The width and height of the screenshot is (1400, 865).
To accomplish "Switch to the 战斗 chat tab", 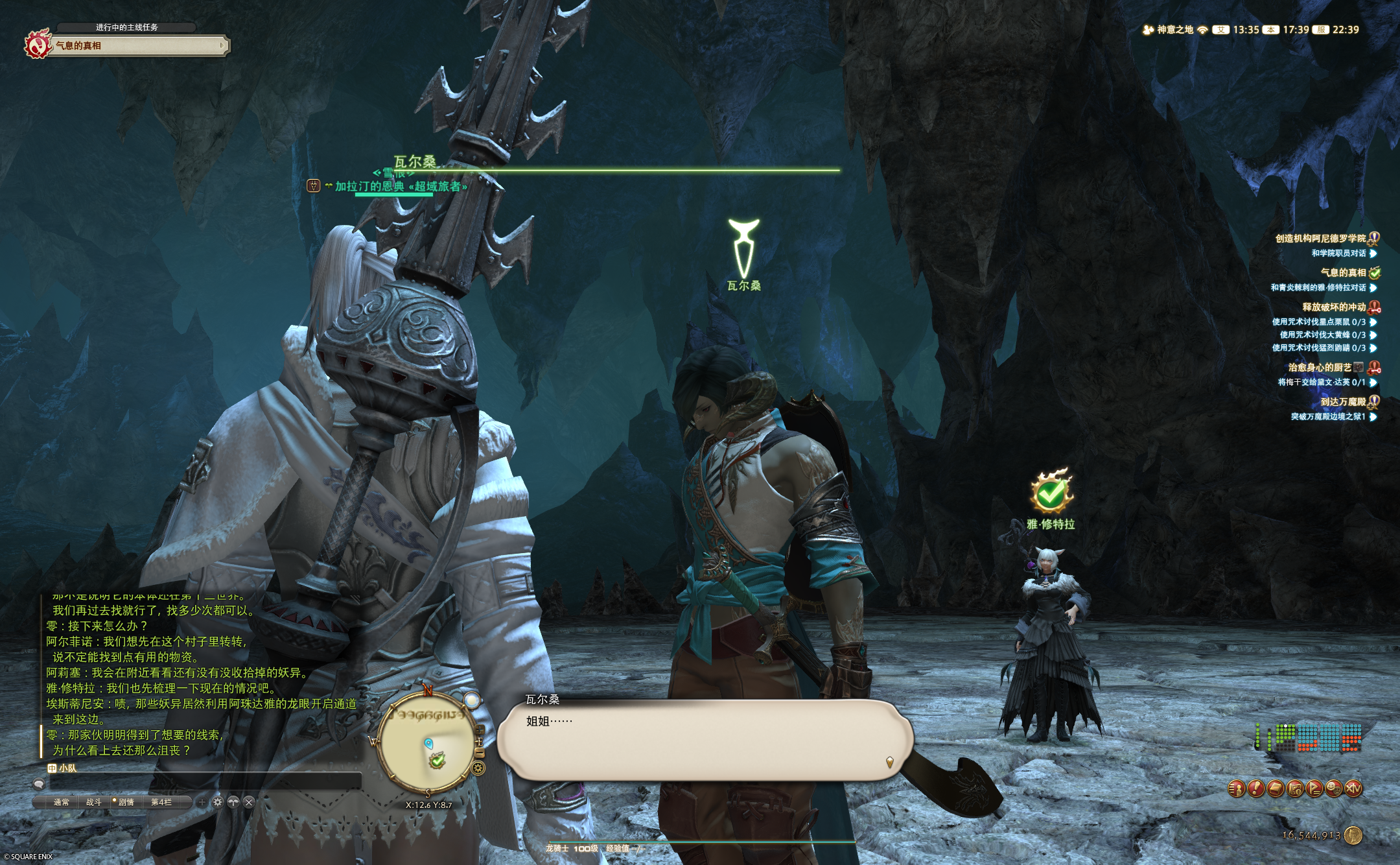I will [94, 802].
